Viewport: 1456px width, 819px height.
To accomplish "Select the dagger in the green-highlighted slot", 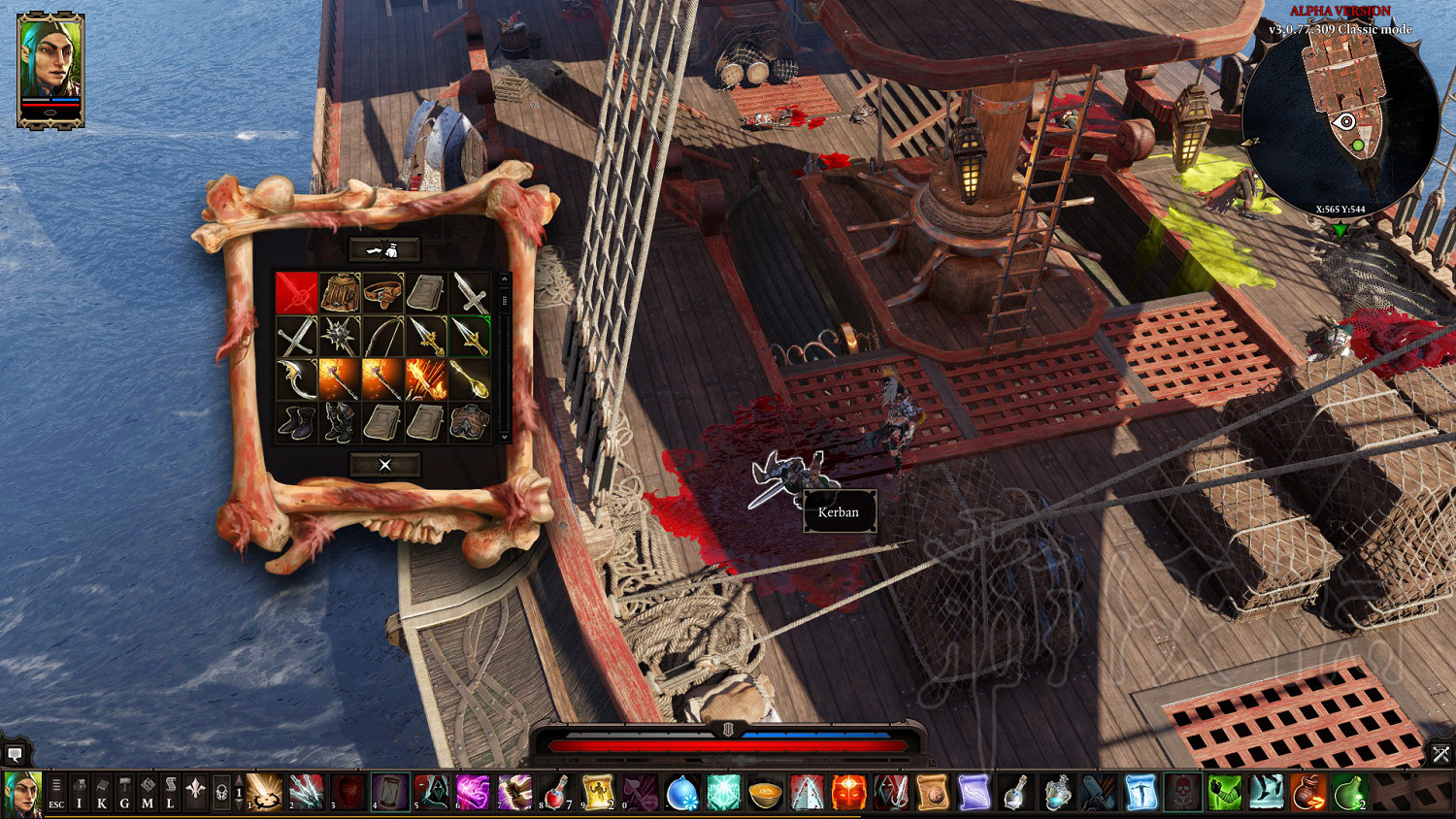I will click(x=469, y=336).
